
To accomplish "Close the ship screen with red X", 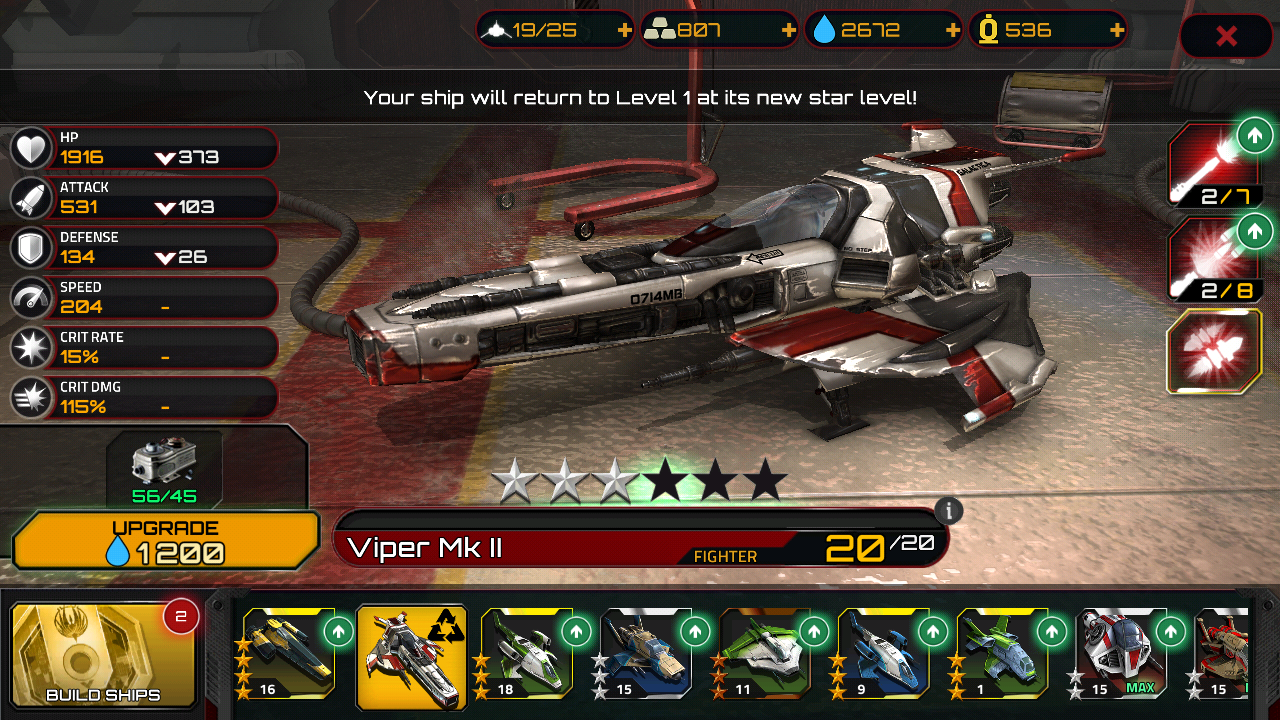I will (1226, 37).
